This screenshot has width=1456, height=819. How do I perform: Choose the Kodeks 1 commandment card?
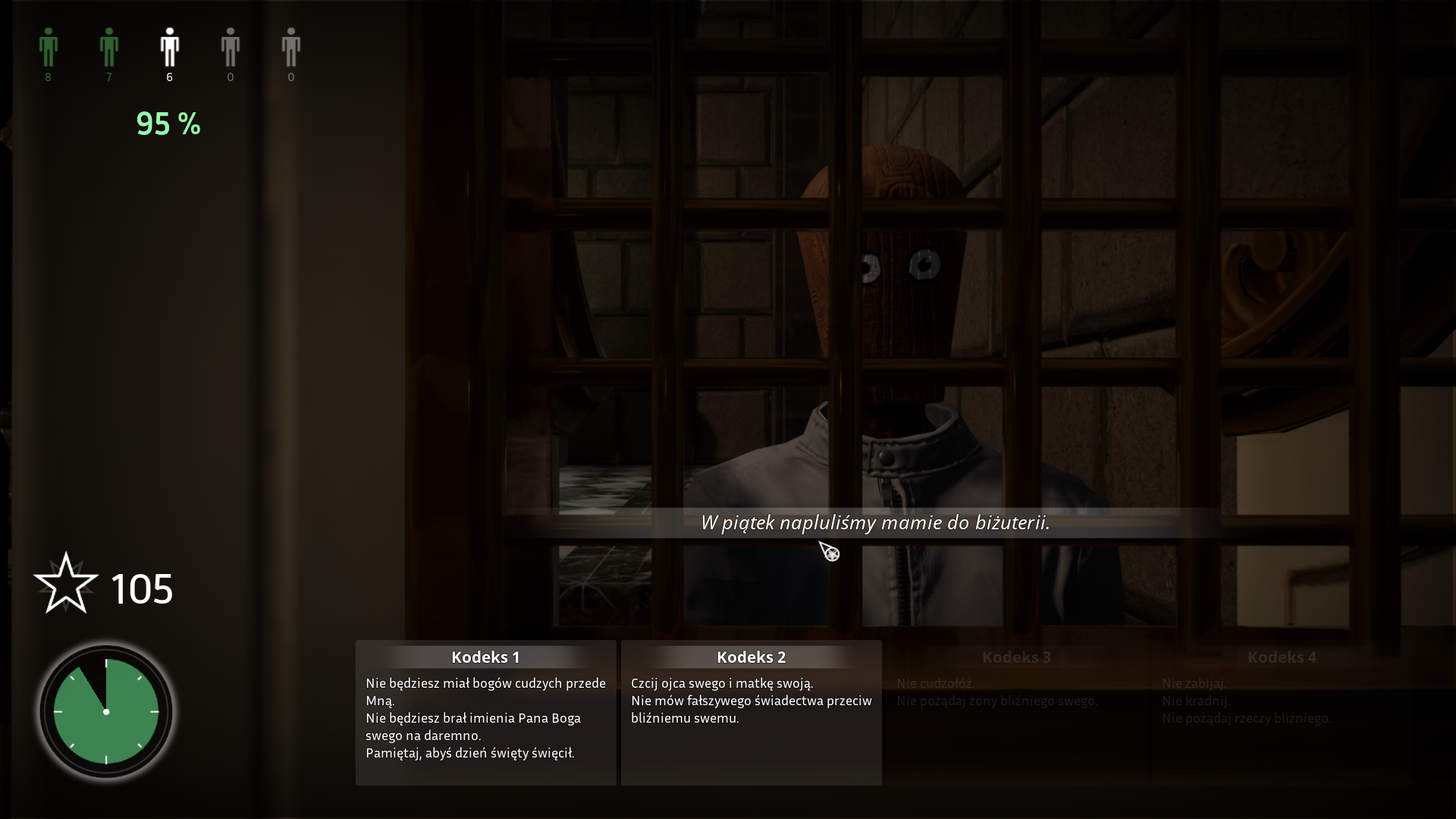tap(485, 712)
